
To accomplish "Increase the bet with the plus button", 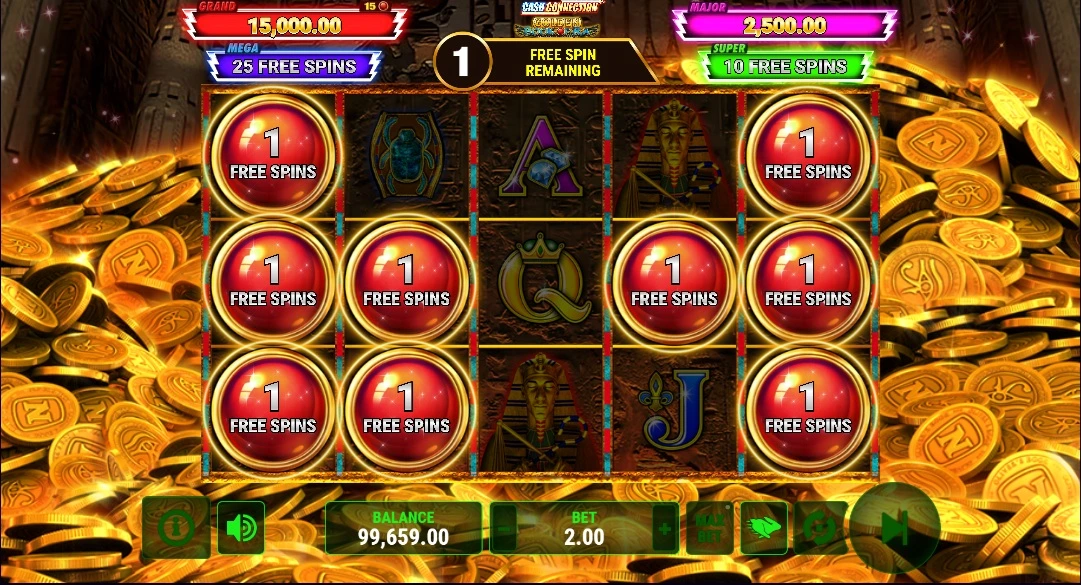I will click(664, 527).
